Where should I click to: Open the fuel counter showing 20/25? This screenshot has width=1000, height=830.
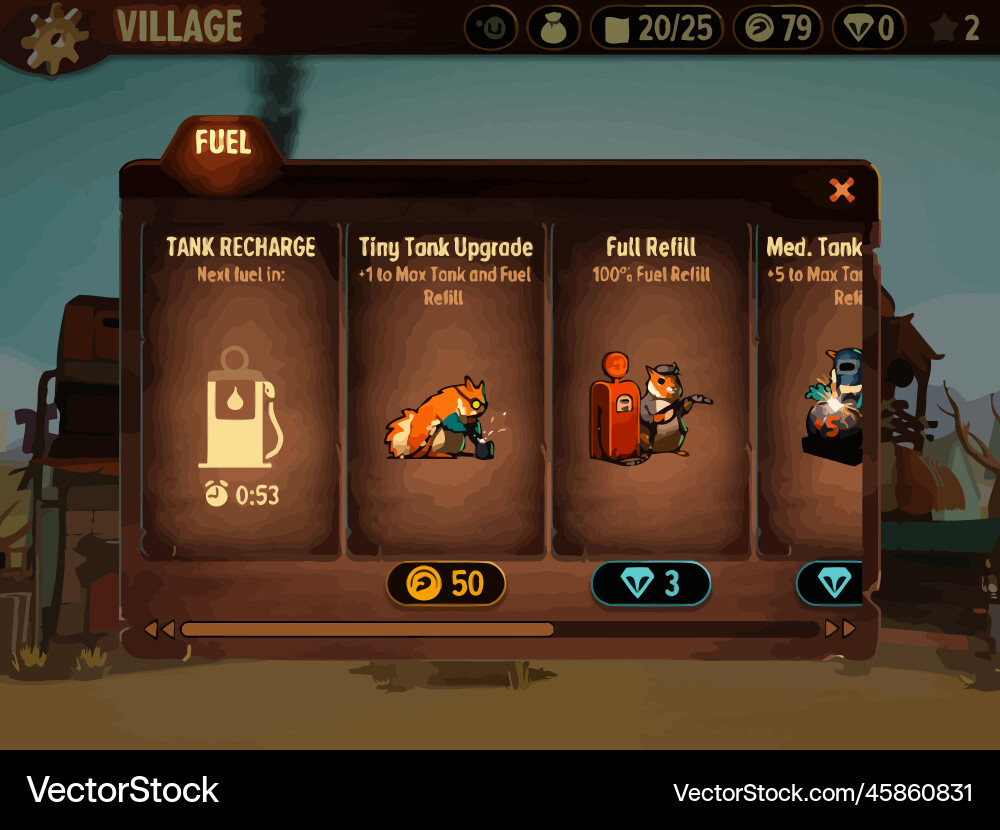click(657, 28)
